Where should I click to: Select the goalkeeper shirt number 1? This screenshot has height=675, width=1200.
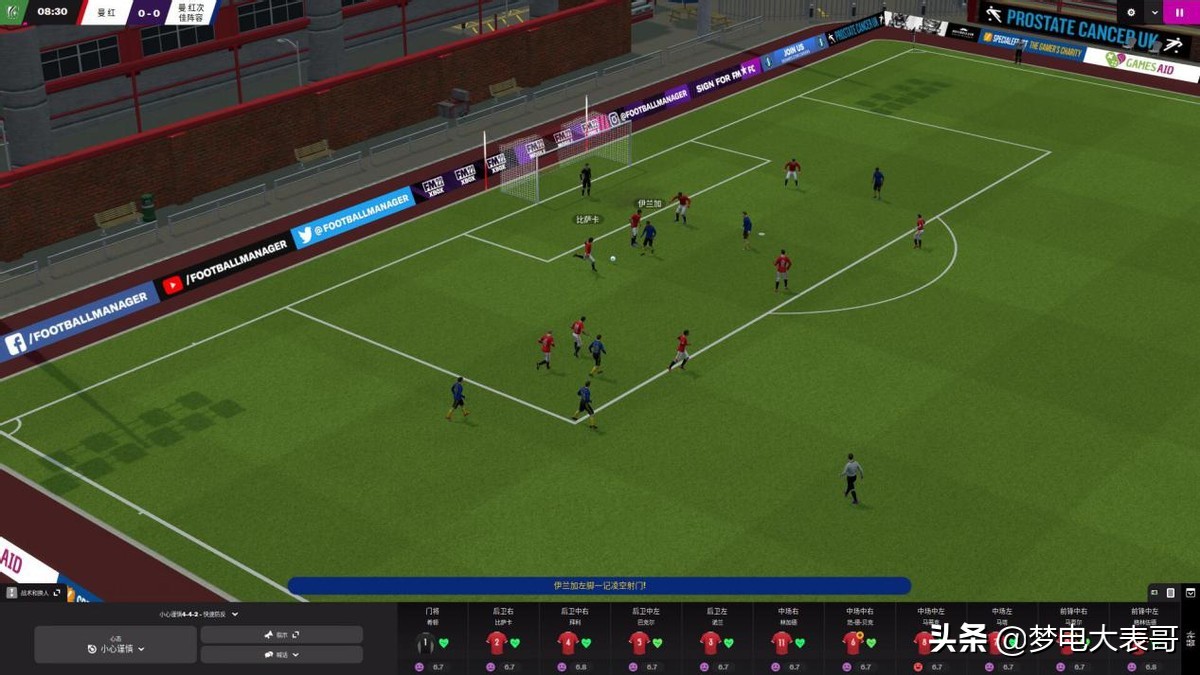(426, 643)
